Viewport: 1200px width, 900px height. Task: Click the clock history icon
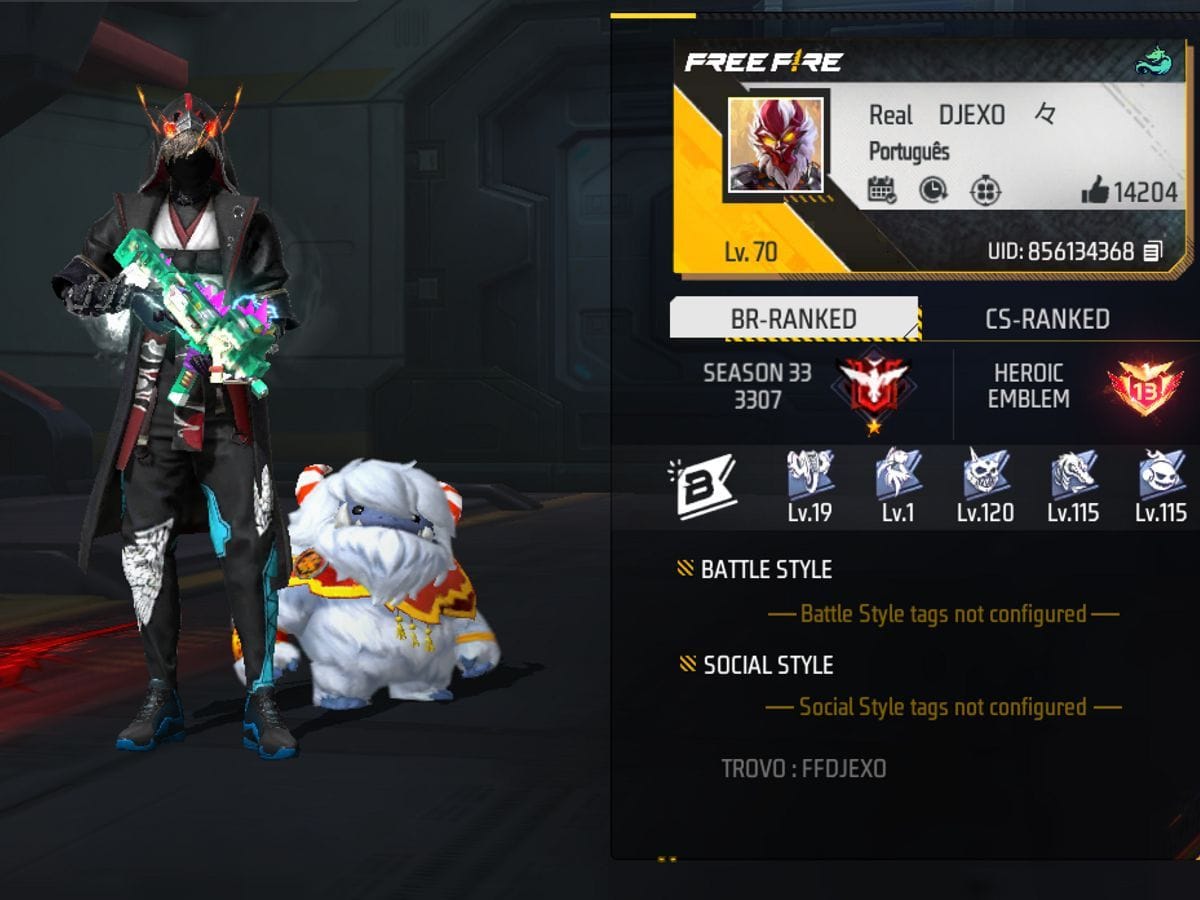coord(933,190)
